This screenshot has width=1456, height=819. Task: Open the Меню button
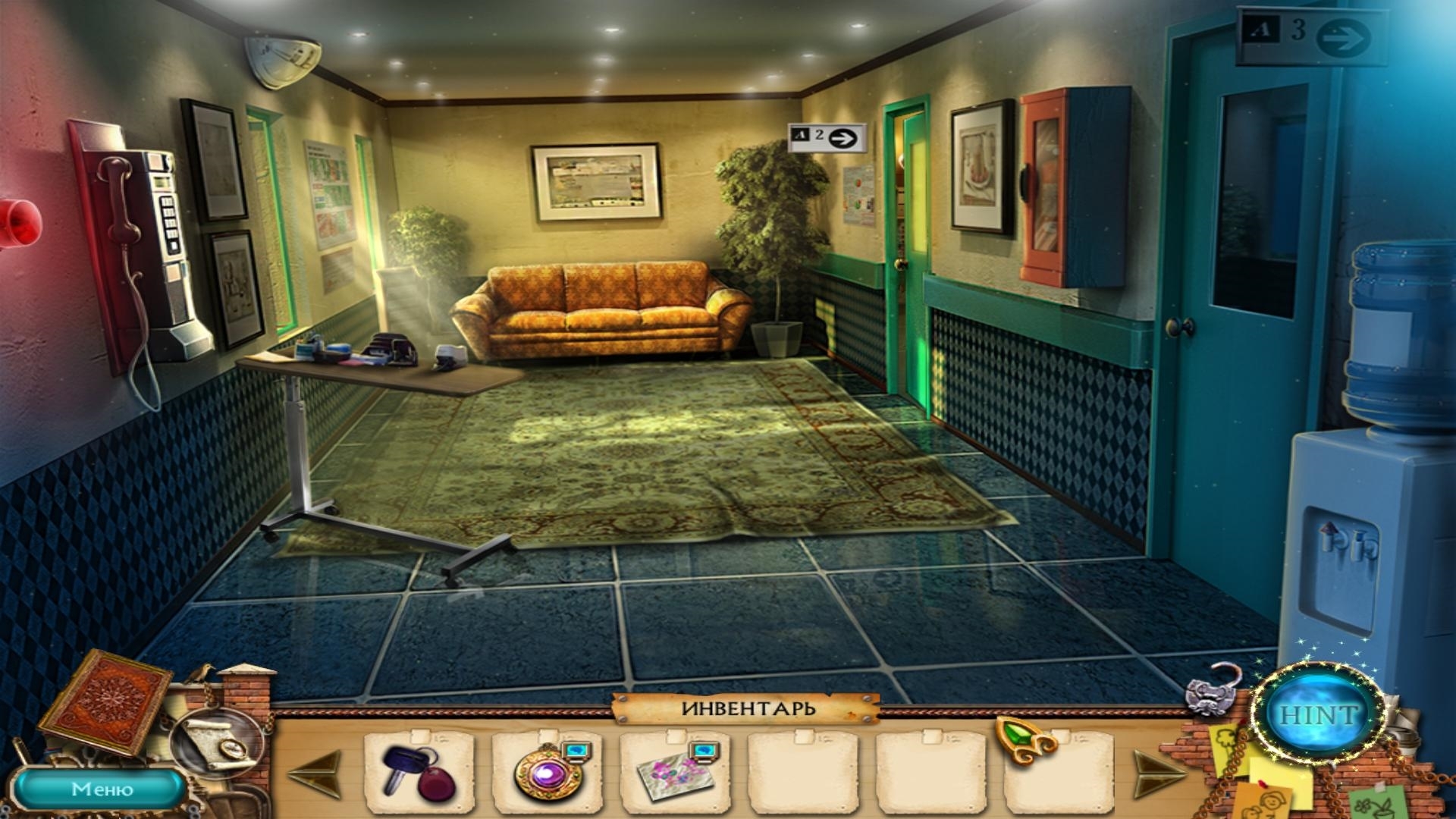tap(102, 789)
